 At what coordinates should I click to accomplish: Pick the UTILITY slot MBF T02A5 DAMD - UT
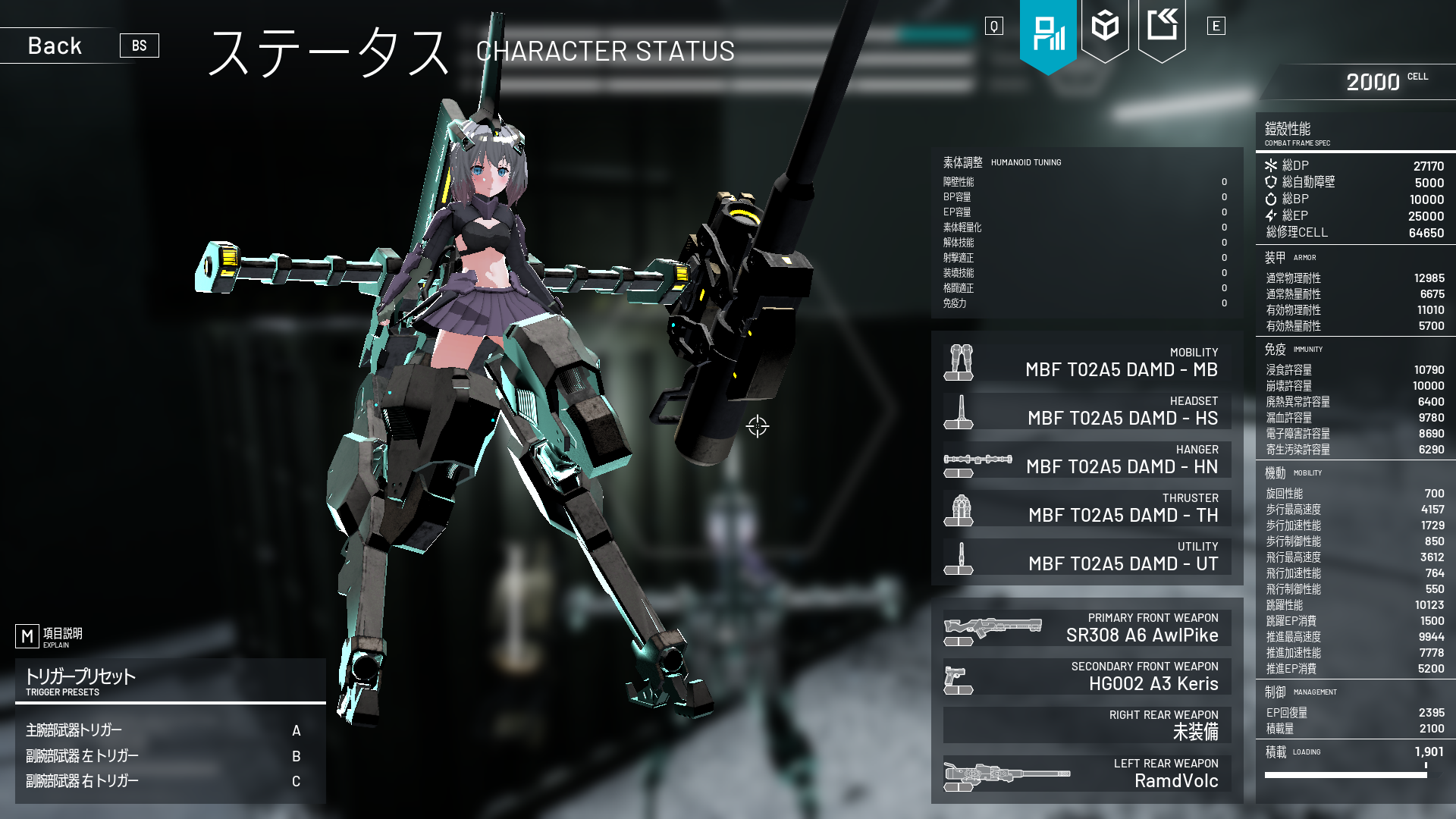click(x=1087, y=557)
